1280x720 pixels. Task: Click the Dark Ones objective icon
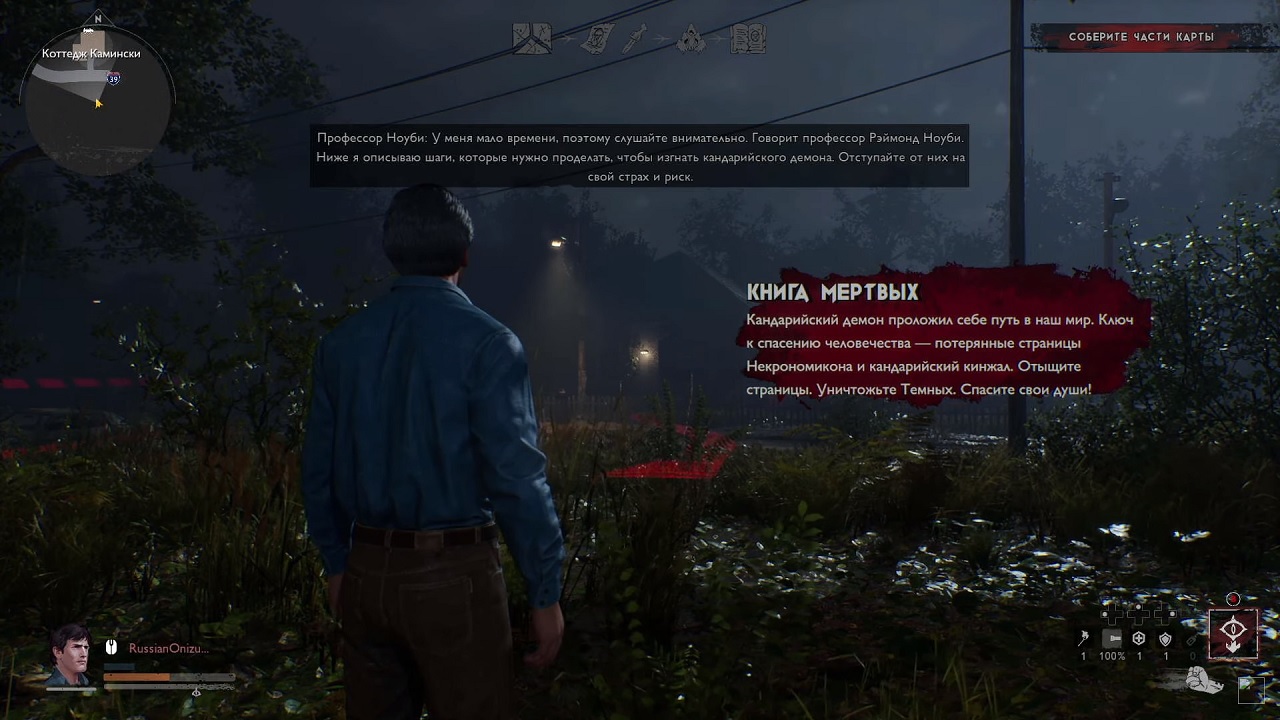pos(691,39)
